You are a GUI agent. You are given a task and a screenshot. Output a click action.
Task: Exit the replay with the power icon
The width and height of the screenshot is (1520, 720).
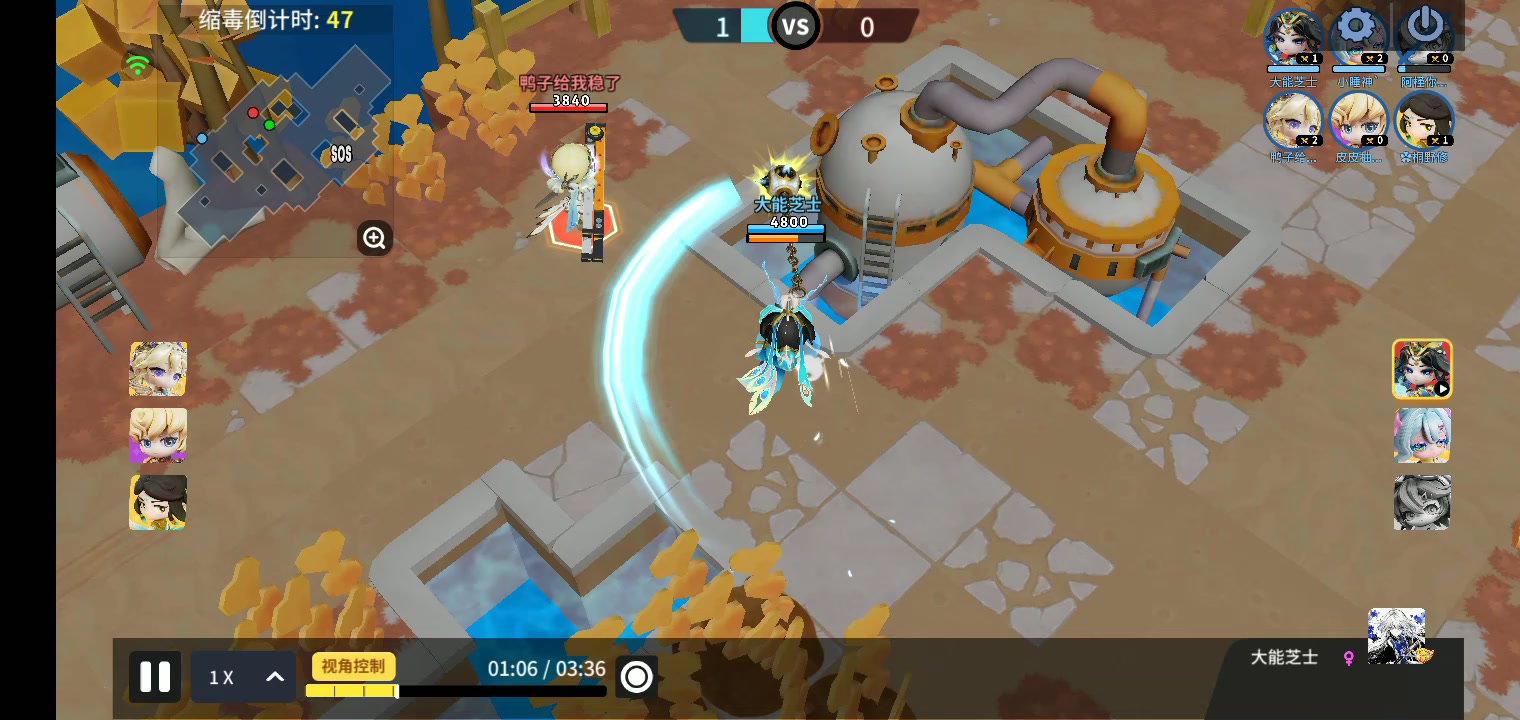[1424, 26]
